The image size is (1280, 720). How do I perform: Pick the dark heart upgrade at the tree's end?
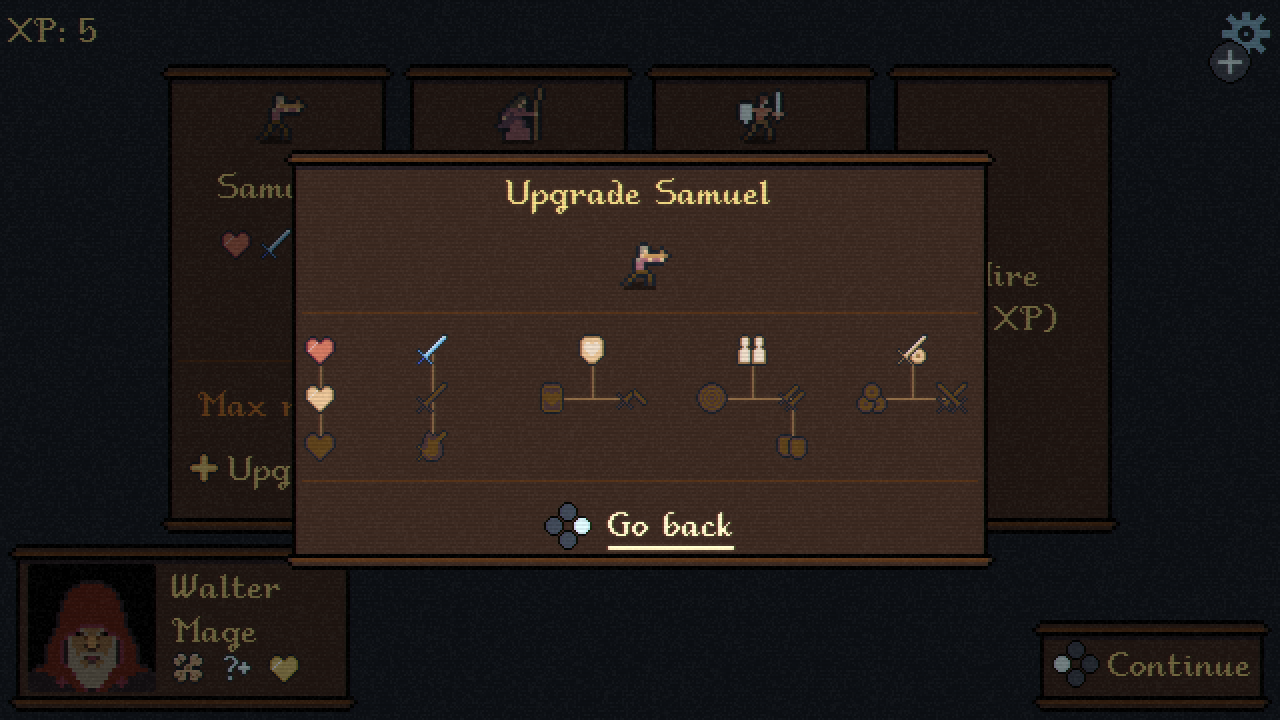coord(320,446)
